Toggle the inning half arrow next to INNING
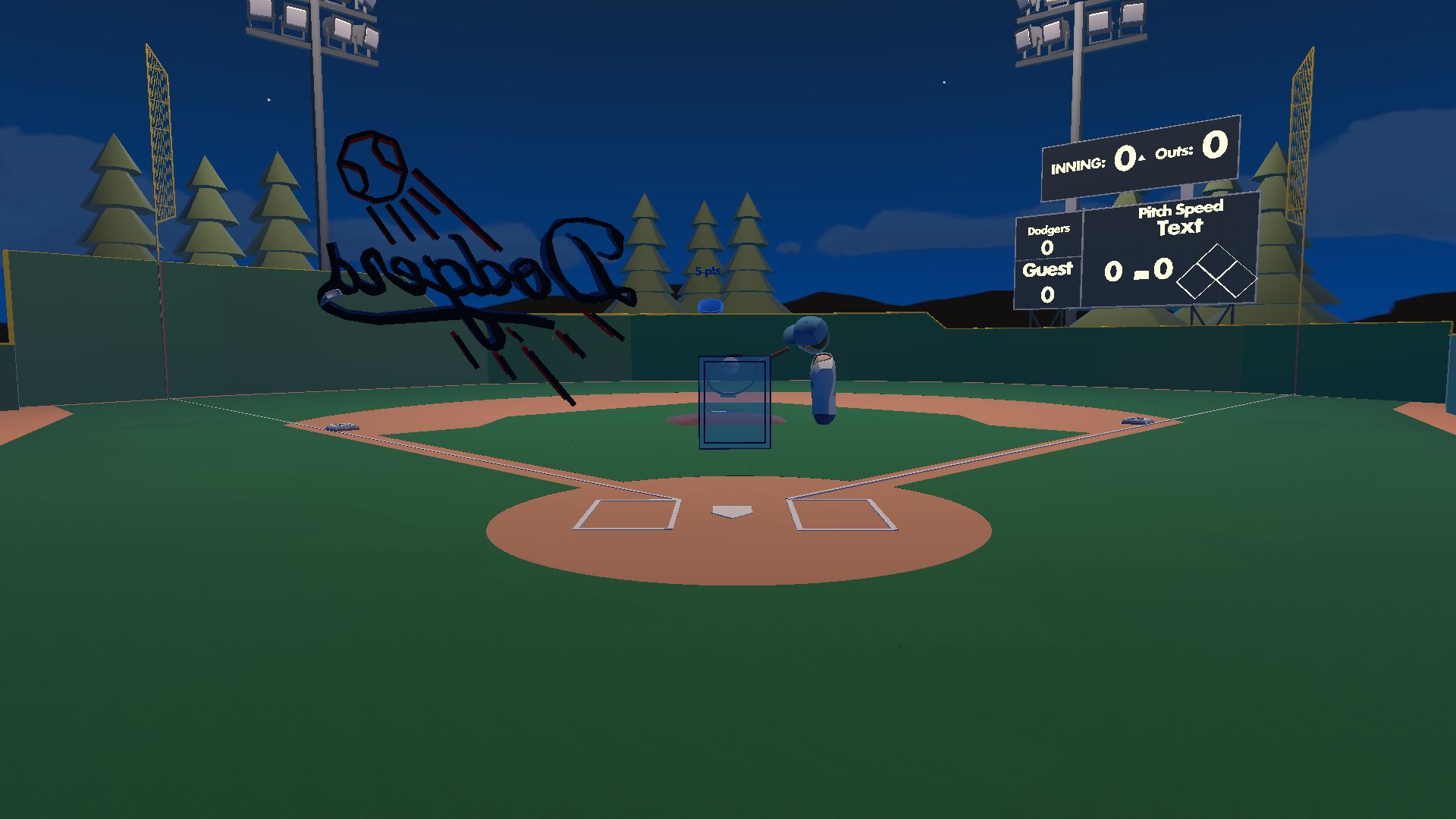 (x=1141, y=157)
